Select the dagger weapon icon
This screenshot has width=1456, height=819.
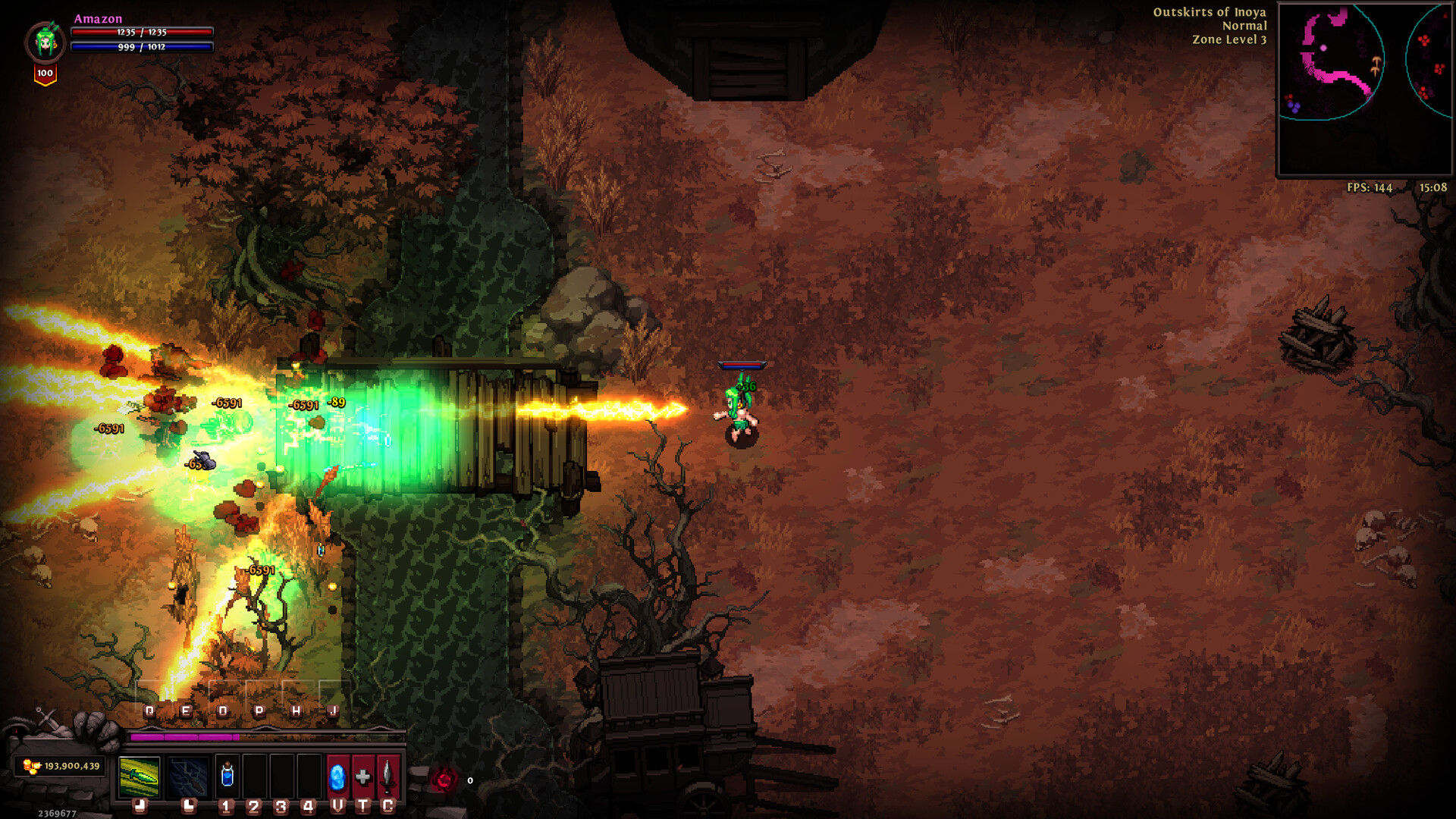(388, 777)
